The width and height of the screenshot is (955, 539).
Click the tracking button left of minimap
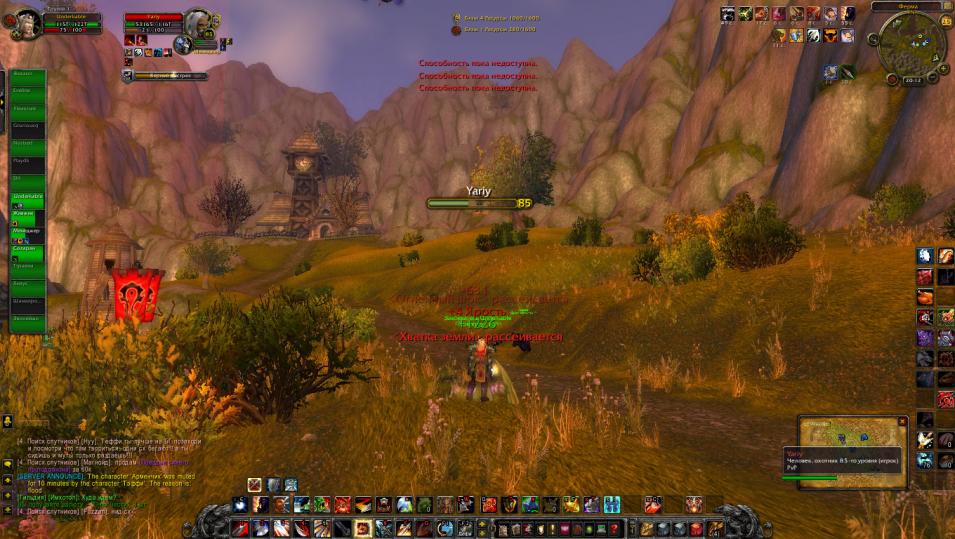click(x=873, y=39)
